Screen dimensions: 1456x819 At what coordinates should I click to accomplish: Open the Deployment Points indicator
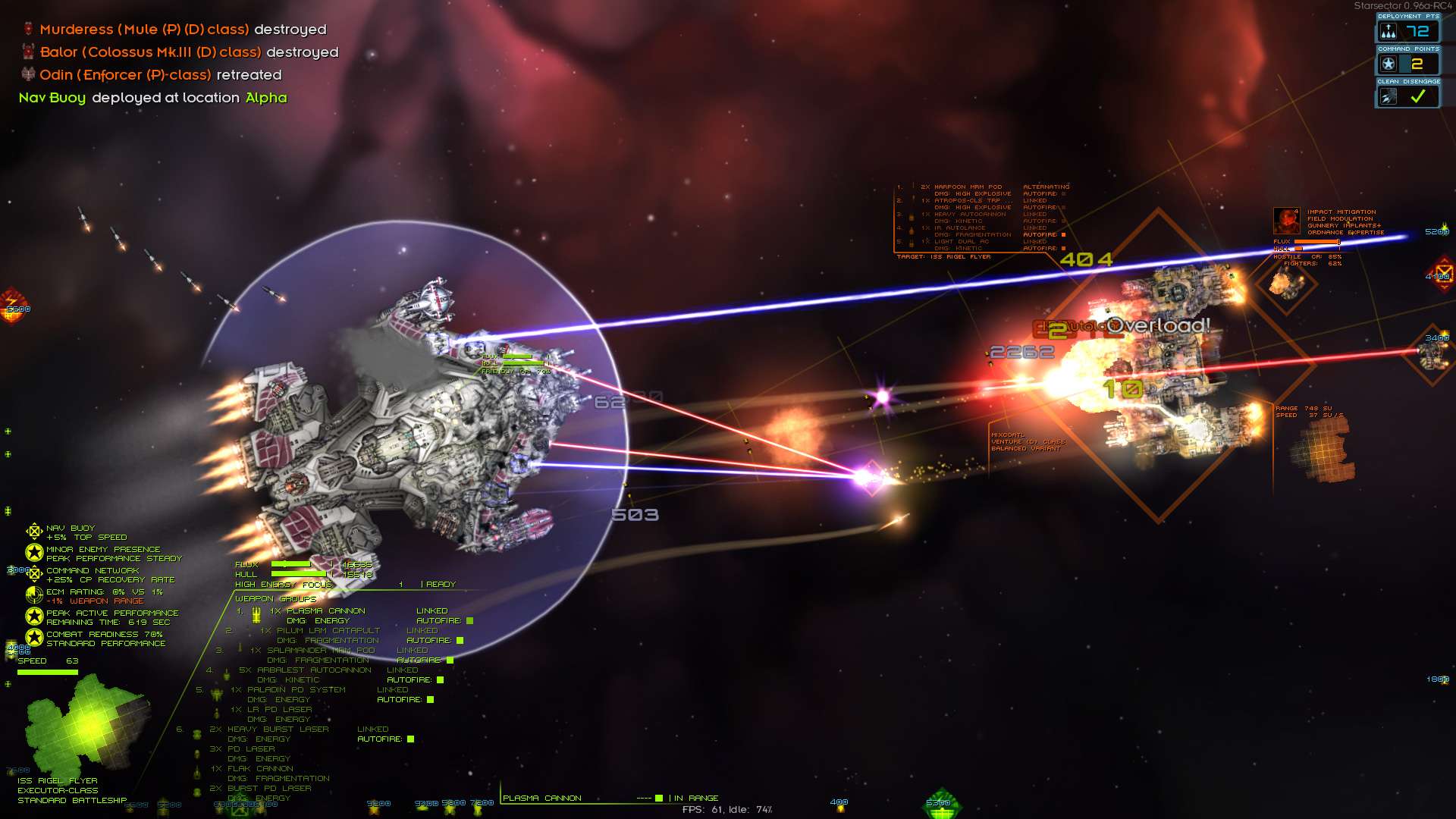tap(1407, 31)
